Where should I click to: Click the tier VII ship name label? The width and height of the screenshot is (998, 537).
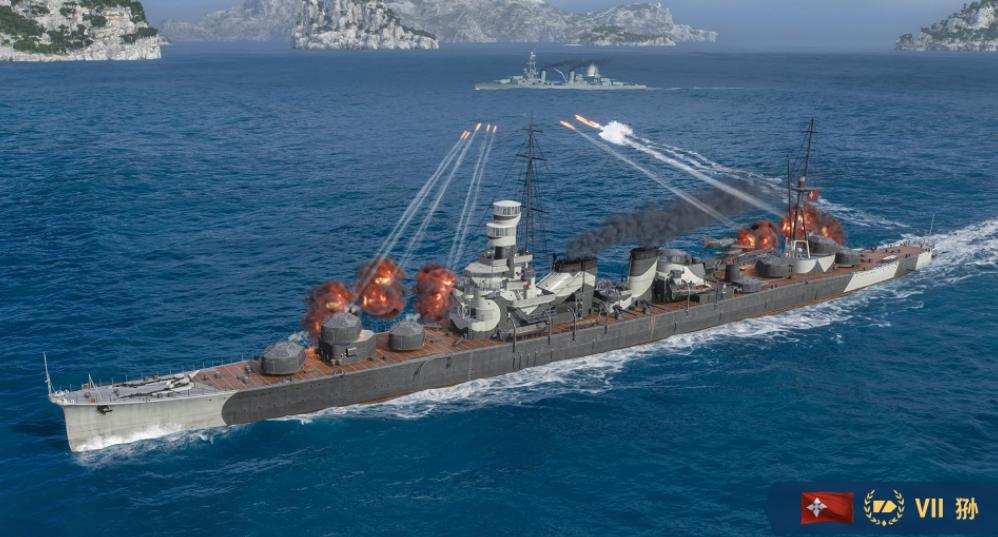[x=946, y=508]
